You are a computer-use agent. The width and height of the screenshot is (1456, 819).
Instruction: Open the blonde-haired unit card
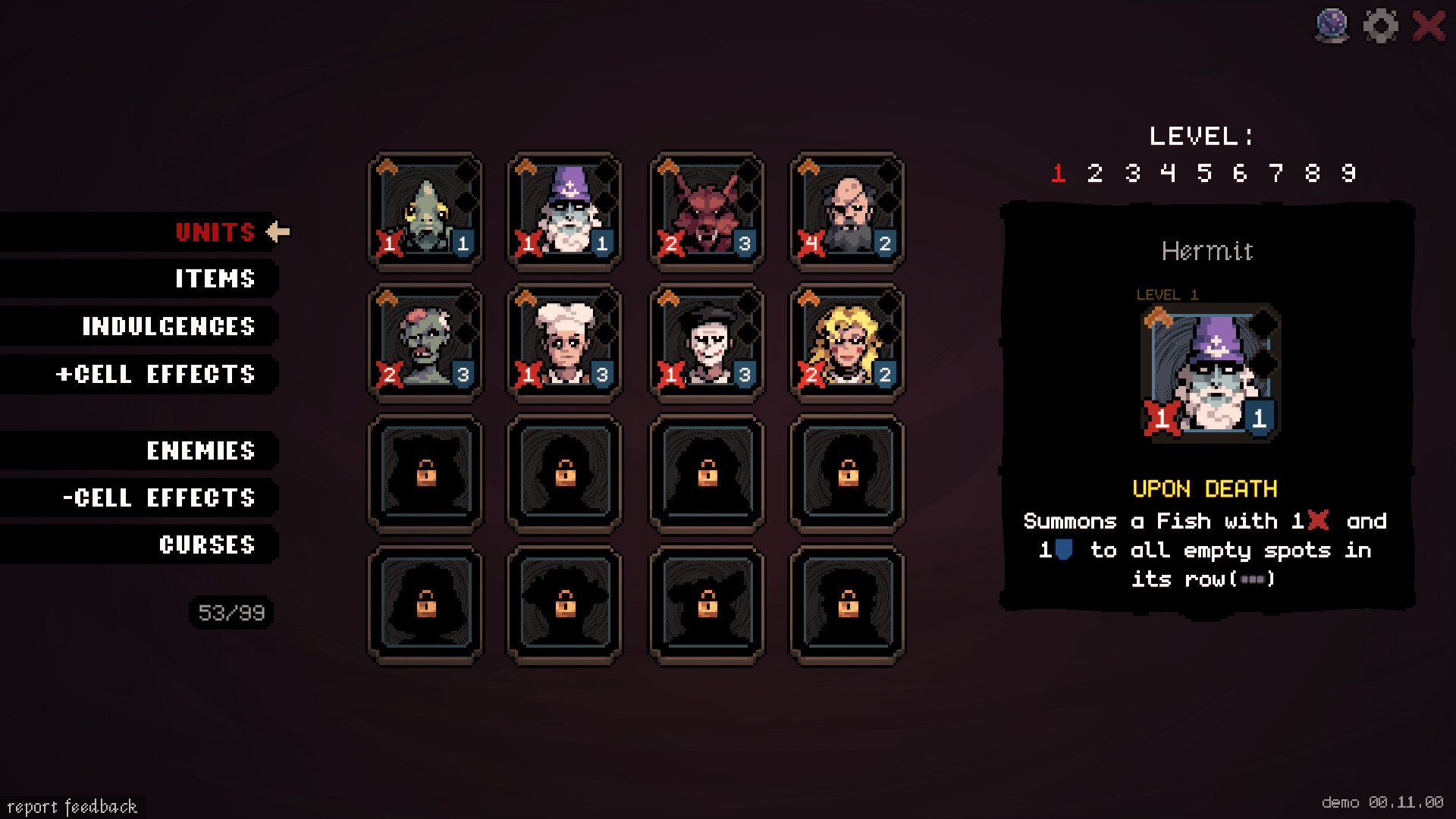pyautogui.click(x=847, y=343)
